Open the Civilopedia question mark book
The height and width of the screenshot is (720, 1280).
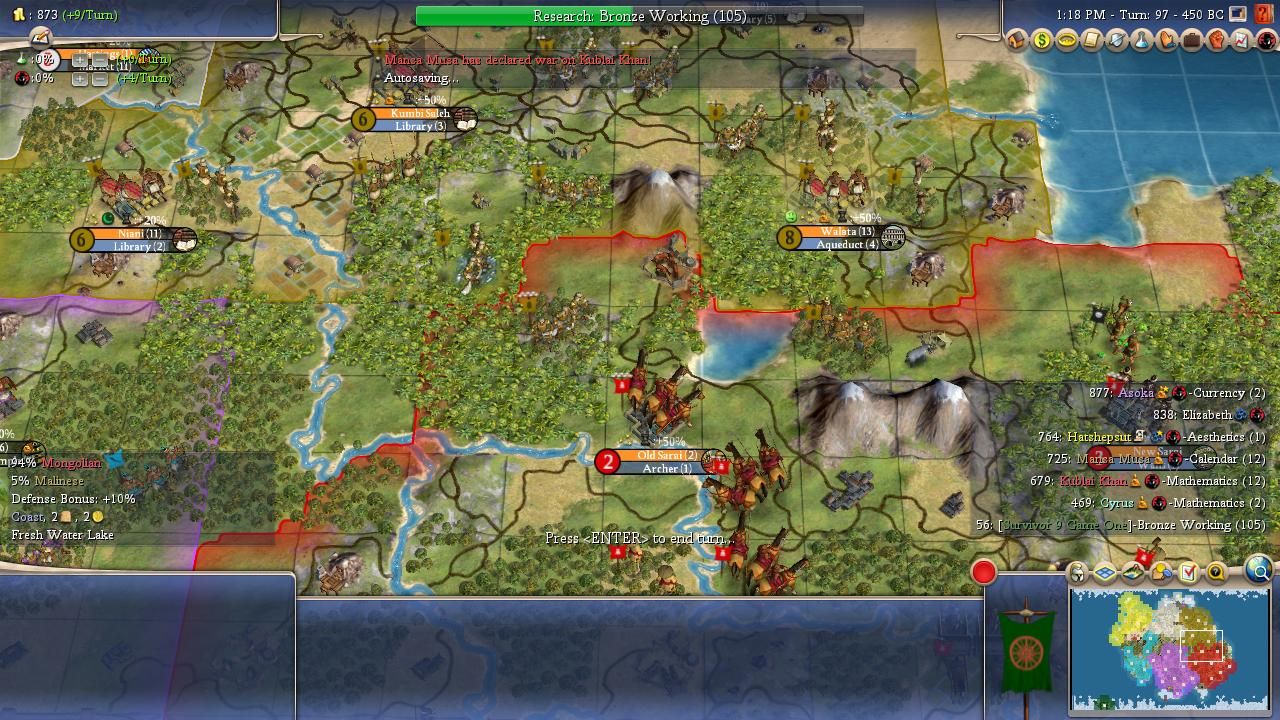click(x=1264, y=15)
